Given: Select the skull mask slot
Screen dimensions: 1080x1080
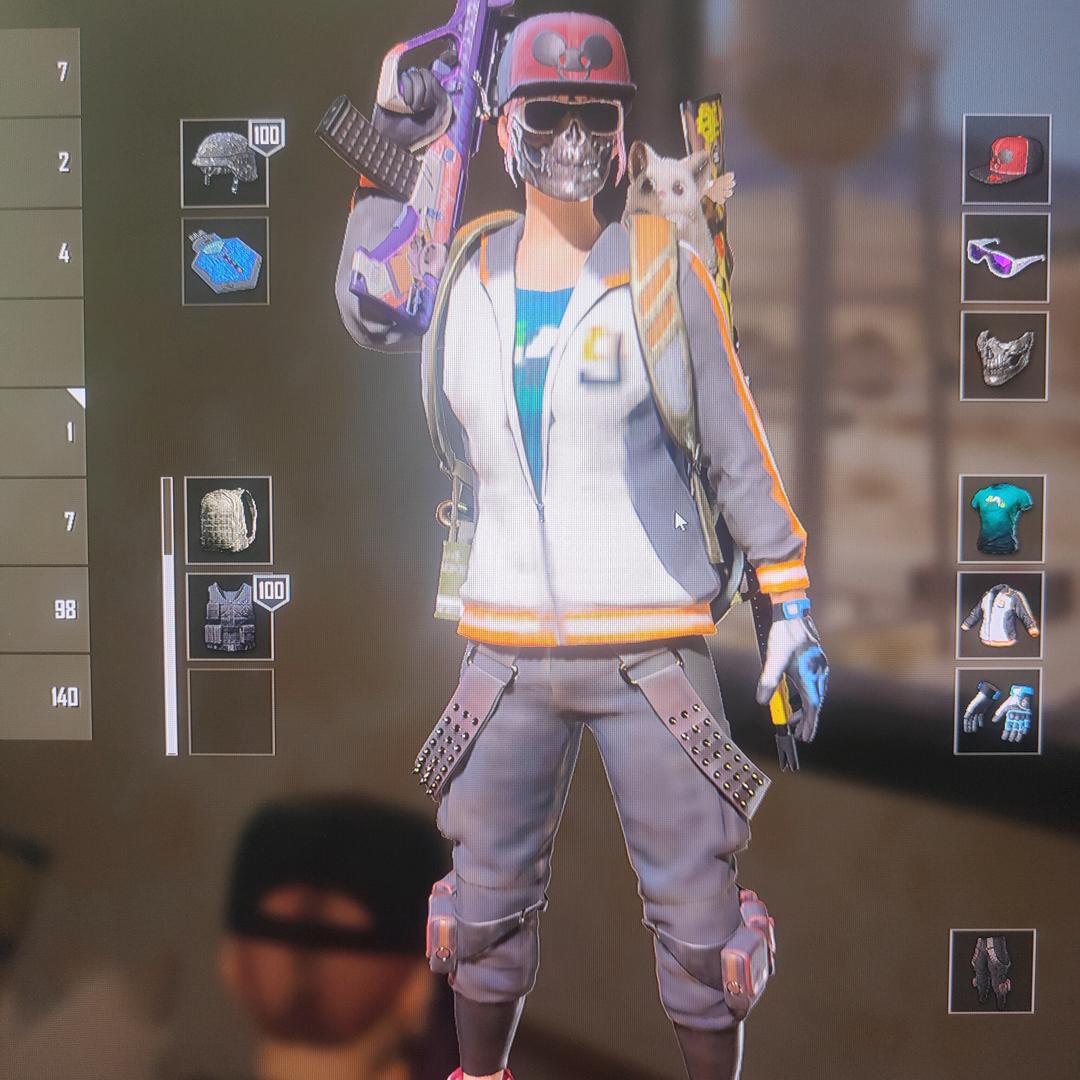Looking at the screenshot, I should coord(1004,356).
